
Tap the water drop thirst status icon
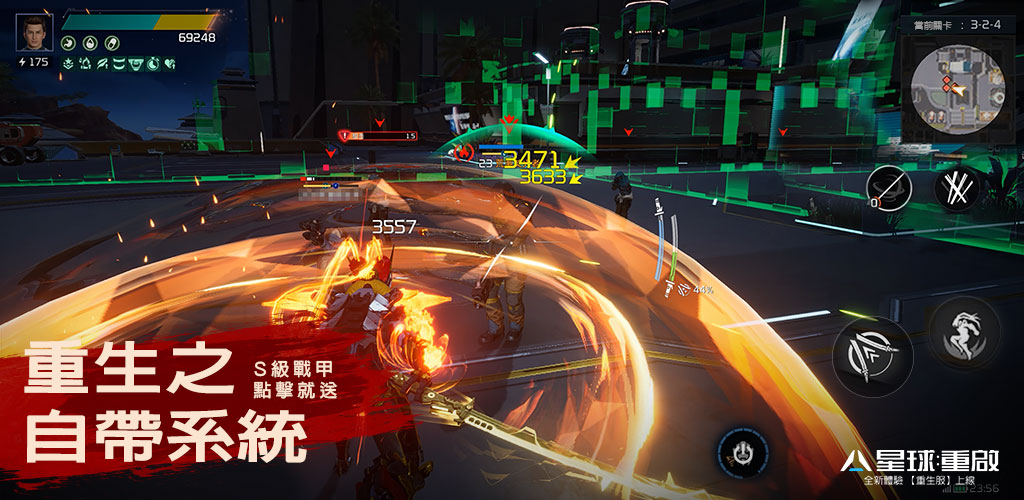(x=89, y=43)
